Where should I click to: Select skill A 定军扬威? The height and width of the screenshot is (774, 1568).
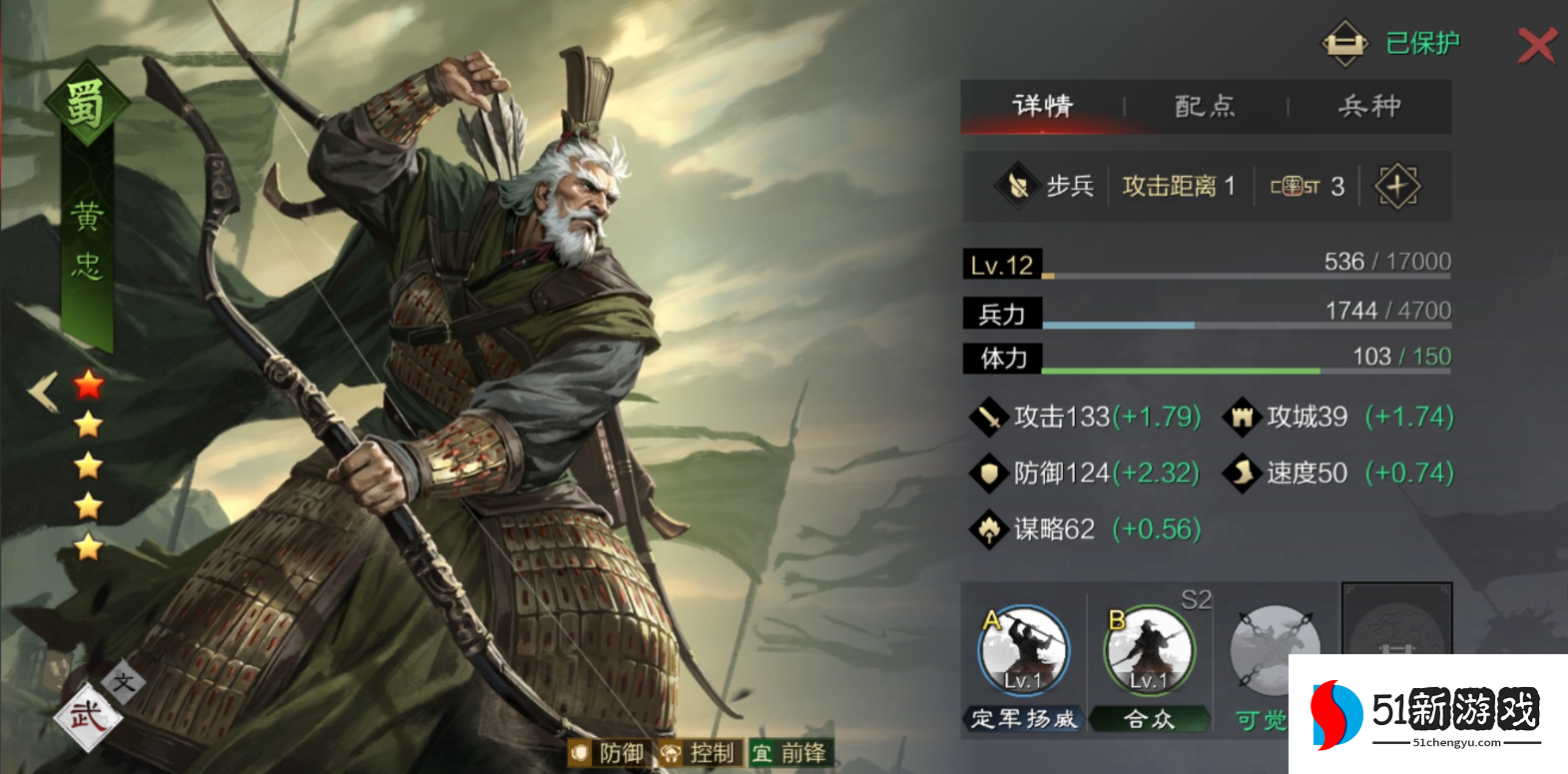pos(1024,649)
